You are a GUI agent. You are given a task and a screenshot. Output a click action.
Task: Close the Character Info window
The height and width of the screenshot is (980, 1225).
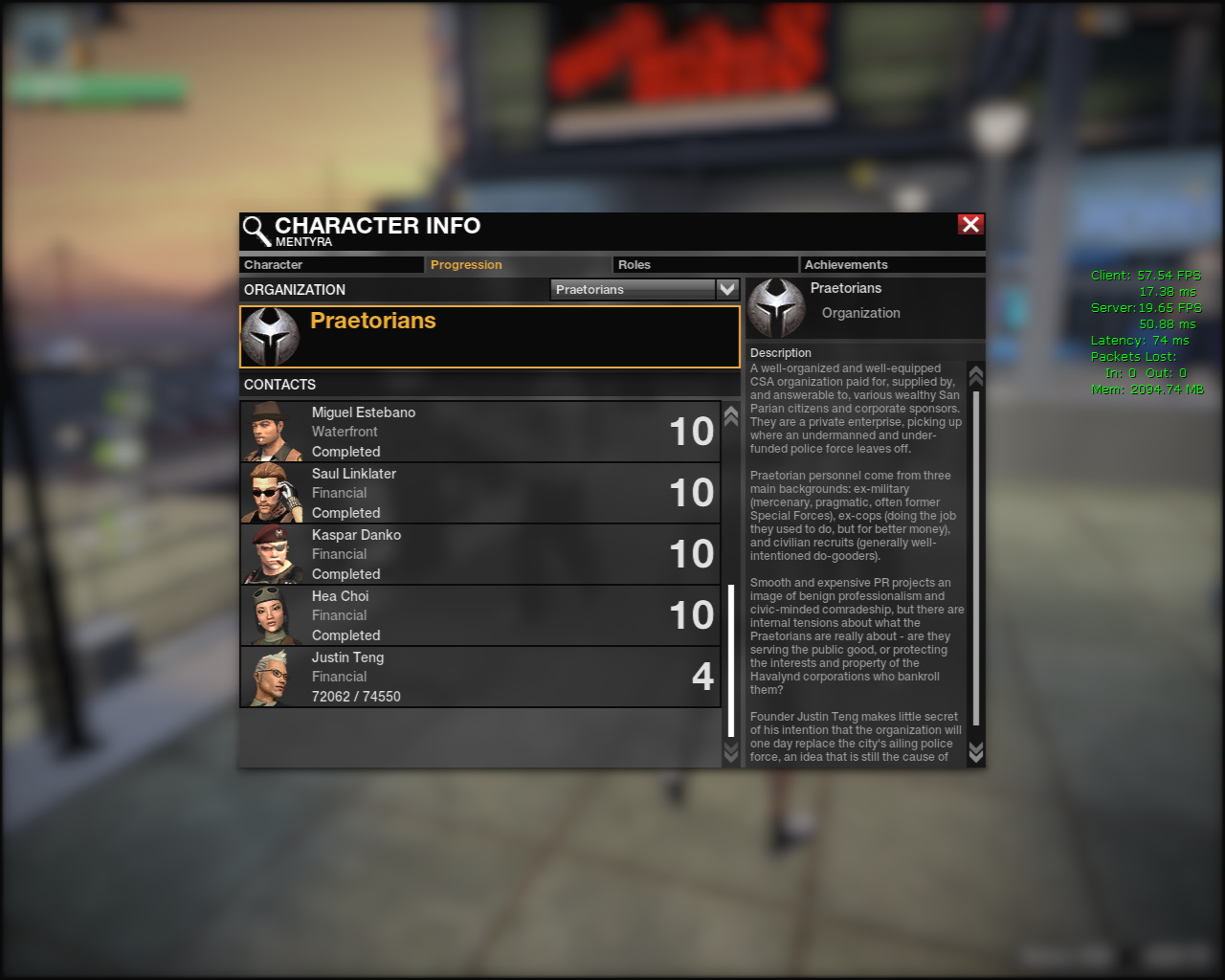(x=970, y=224)
